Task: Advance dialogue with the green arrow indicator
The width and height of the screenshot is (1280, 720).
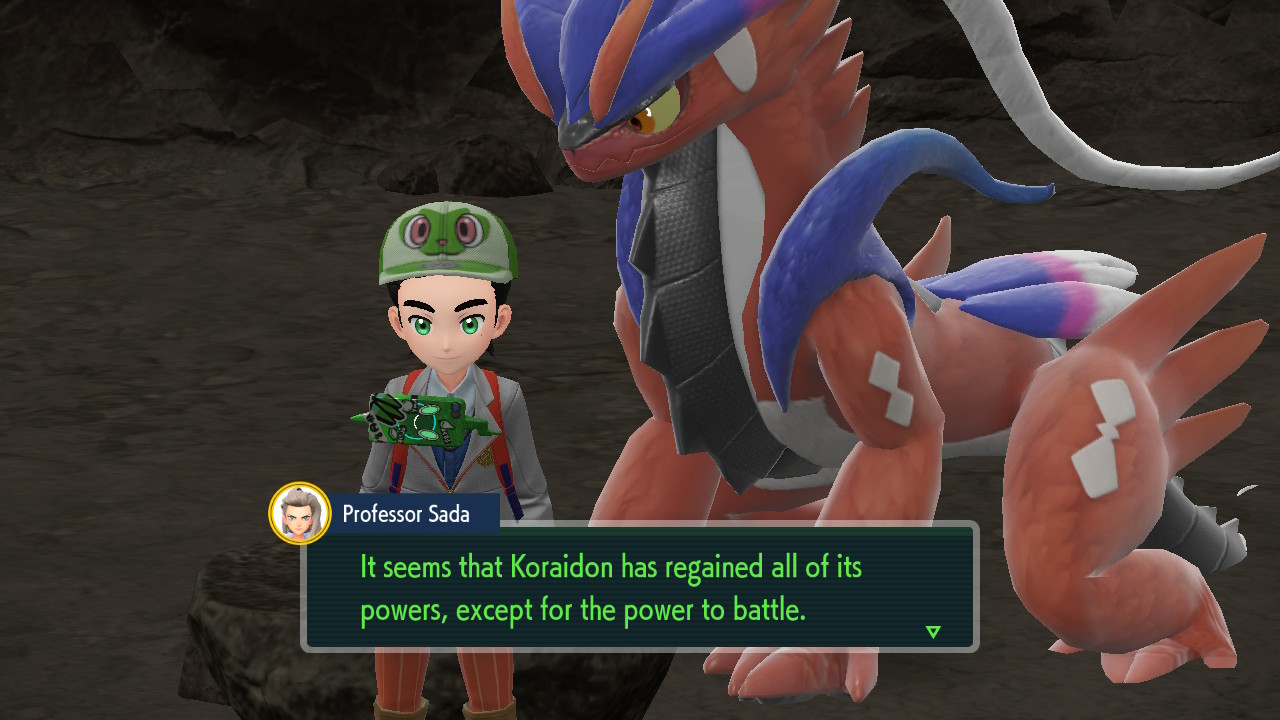Action: click(x=933, y=632)
